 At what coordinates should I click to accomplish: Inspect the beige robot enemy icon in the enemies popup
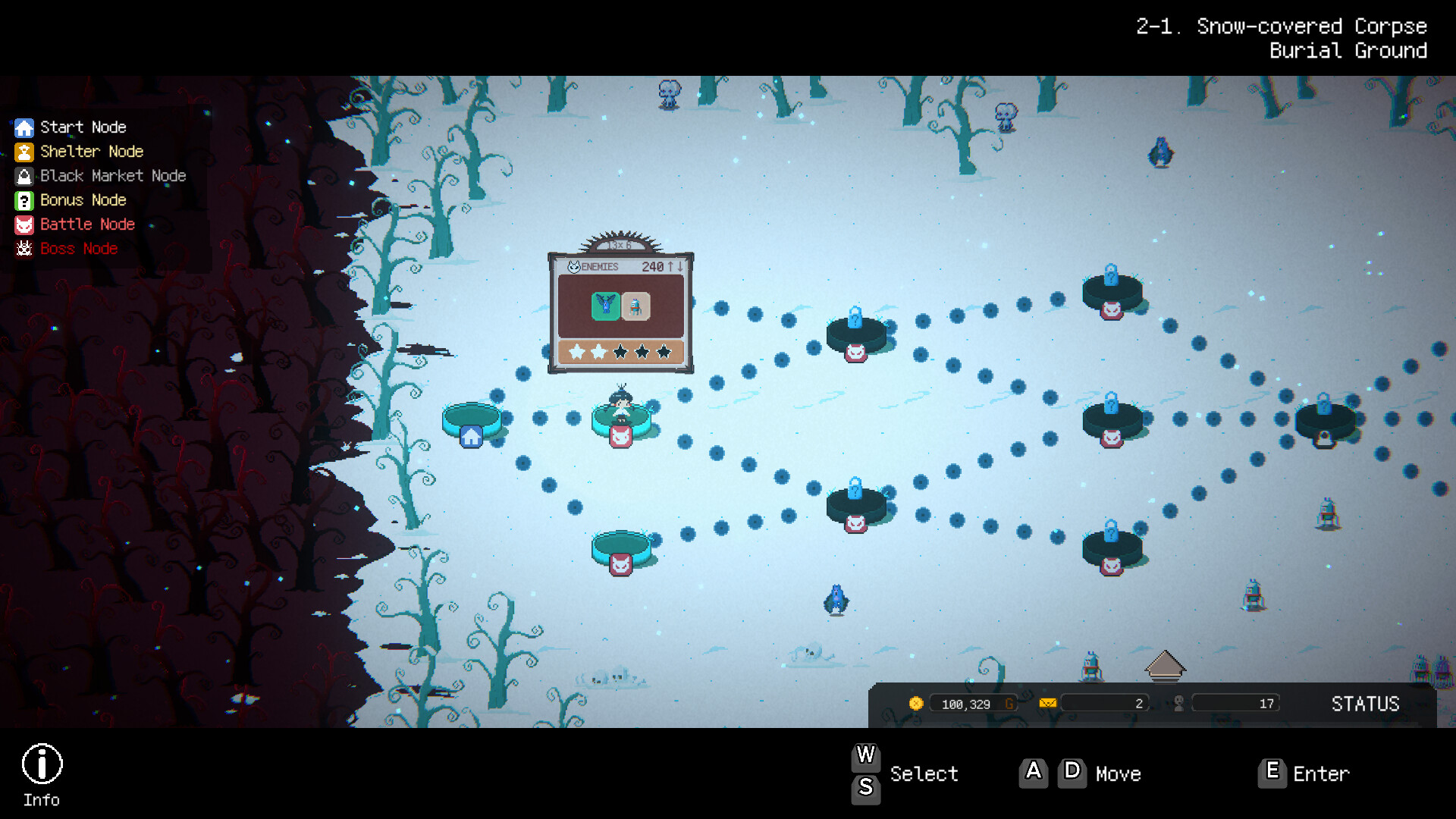coord(635,306)
